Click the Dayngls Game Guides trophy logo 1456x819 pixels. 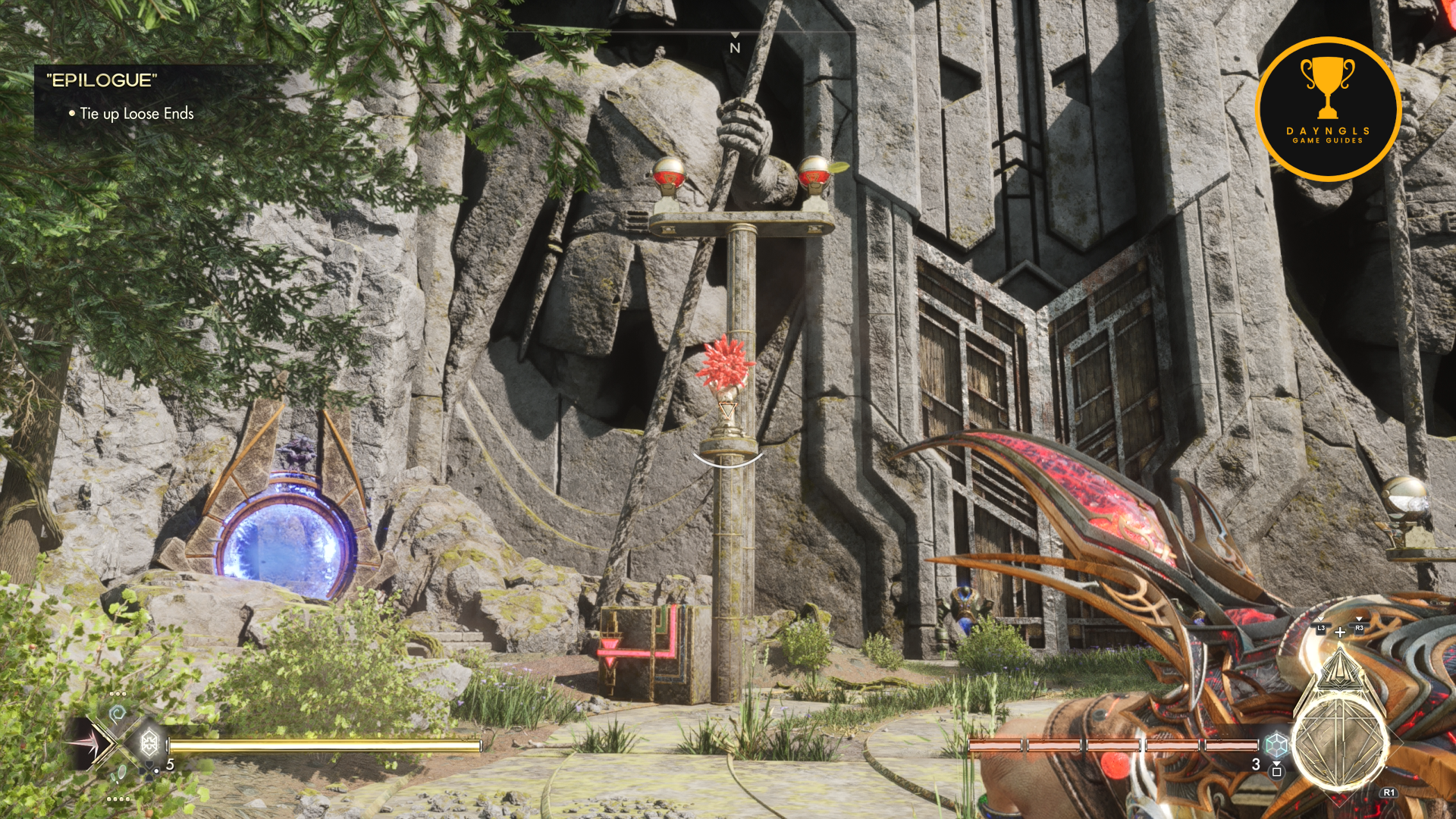click(x=1327, y=108)
